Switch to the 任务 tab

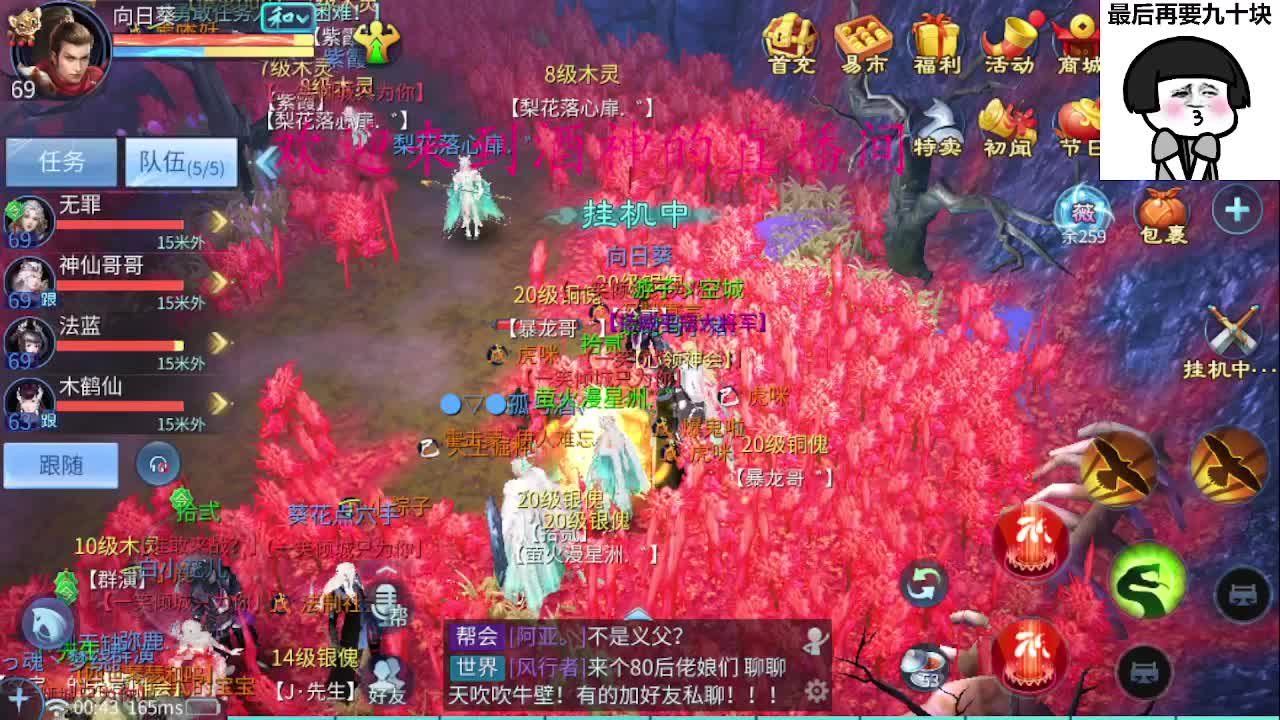(62, 160)
